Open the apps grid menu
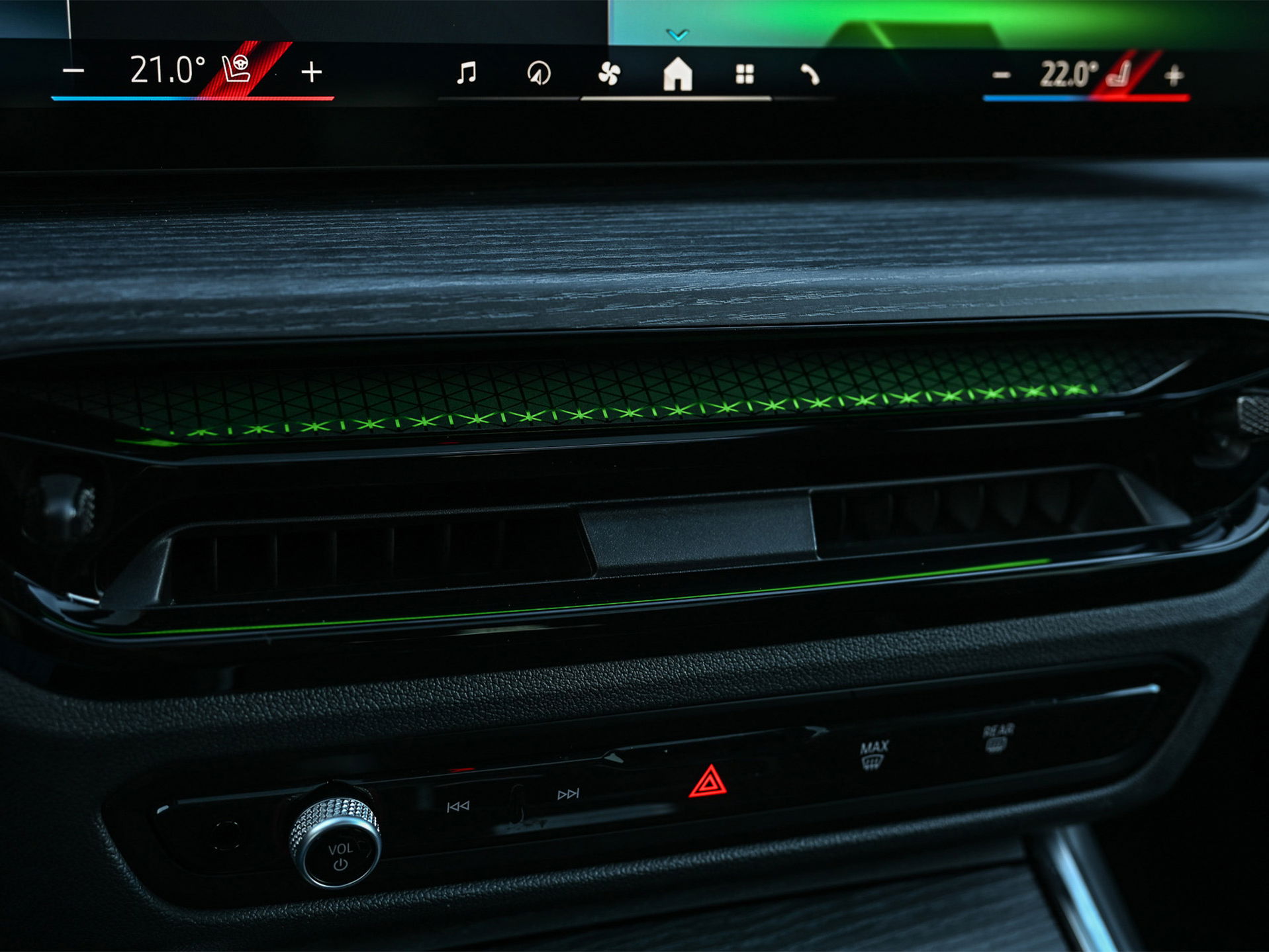Screen dimensions: 1269x952 click(x=745, y=75)
